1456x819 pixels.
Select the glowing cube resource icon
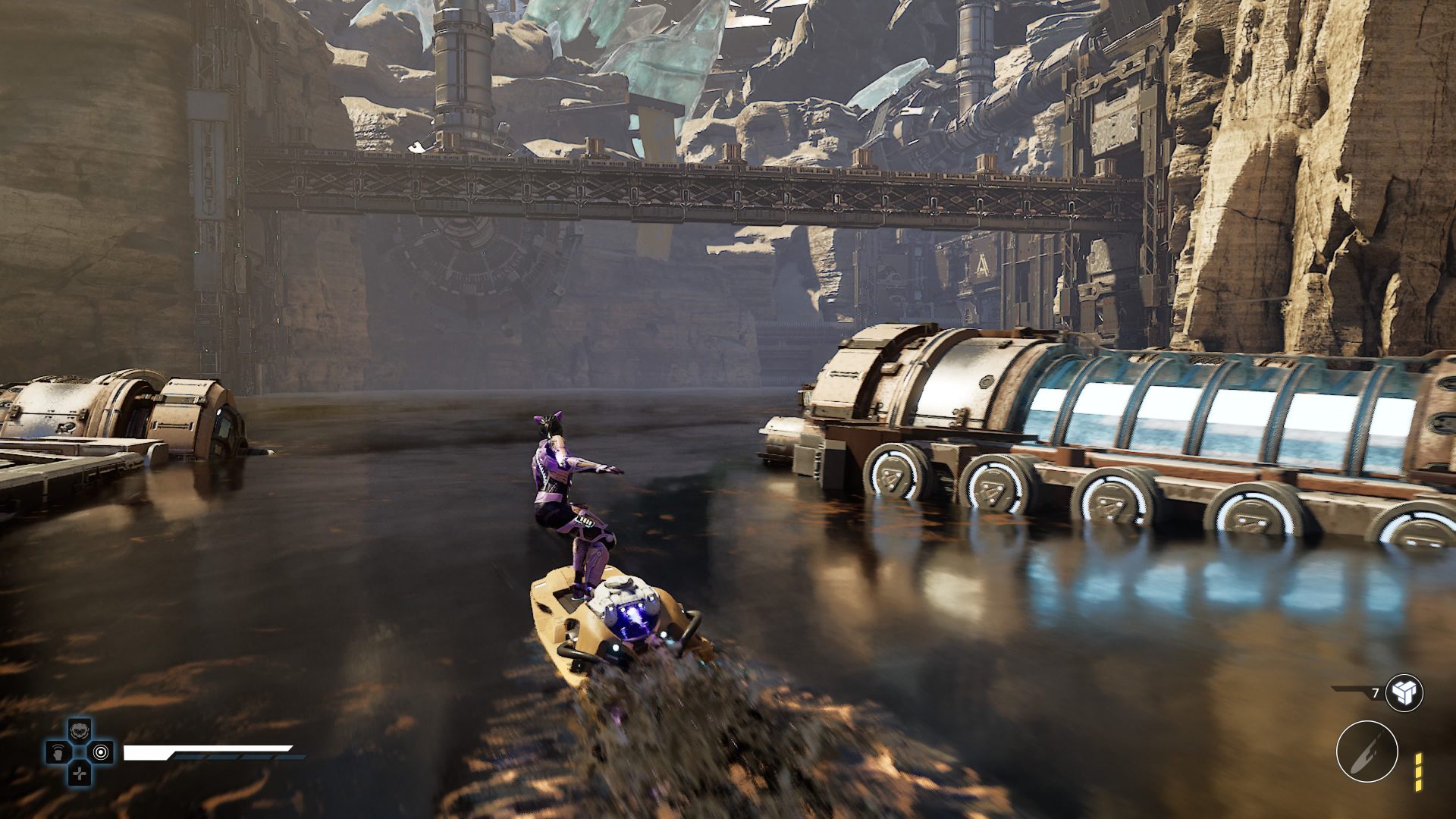pos(1404,692)
